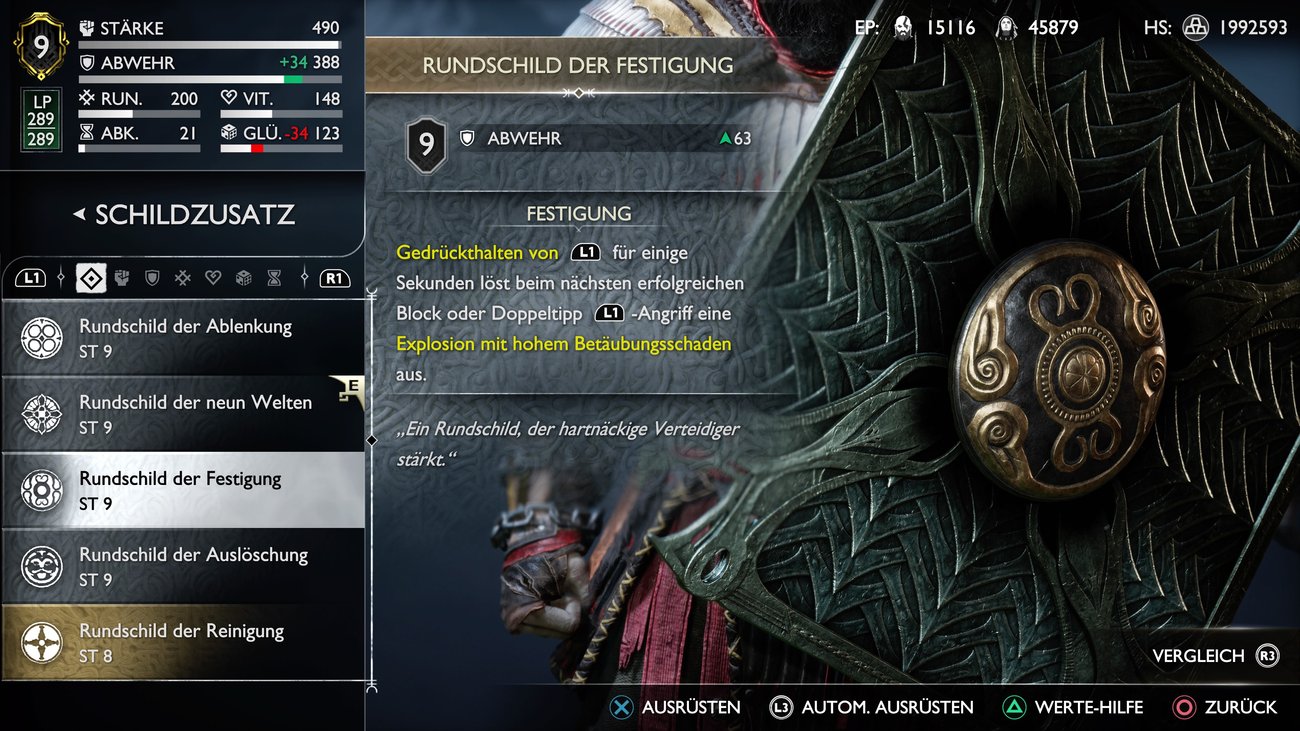Open WERTE-HILFE stats help
This screenshot has width=1300, height=731.
coord(1072,706)
